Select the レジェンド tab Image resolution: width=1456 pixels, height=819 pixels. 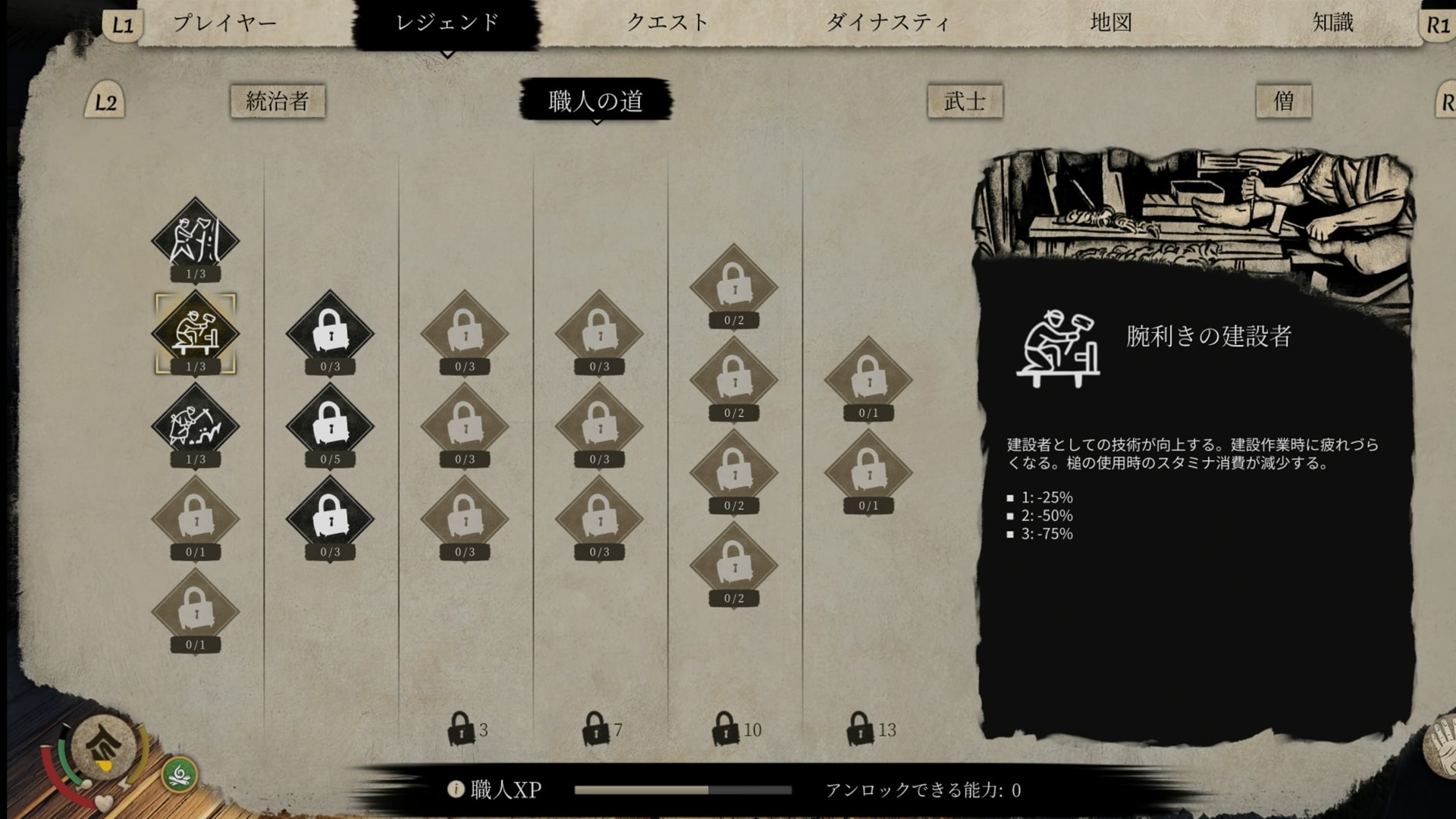click(x=447, y=23)
